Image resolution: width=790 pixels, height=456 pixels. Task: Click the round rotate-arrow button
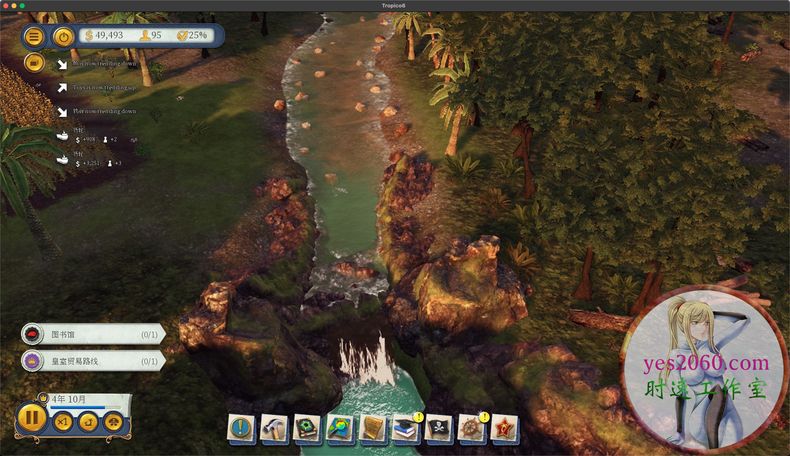tap(88, 421)
